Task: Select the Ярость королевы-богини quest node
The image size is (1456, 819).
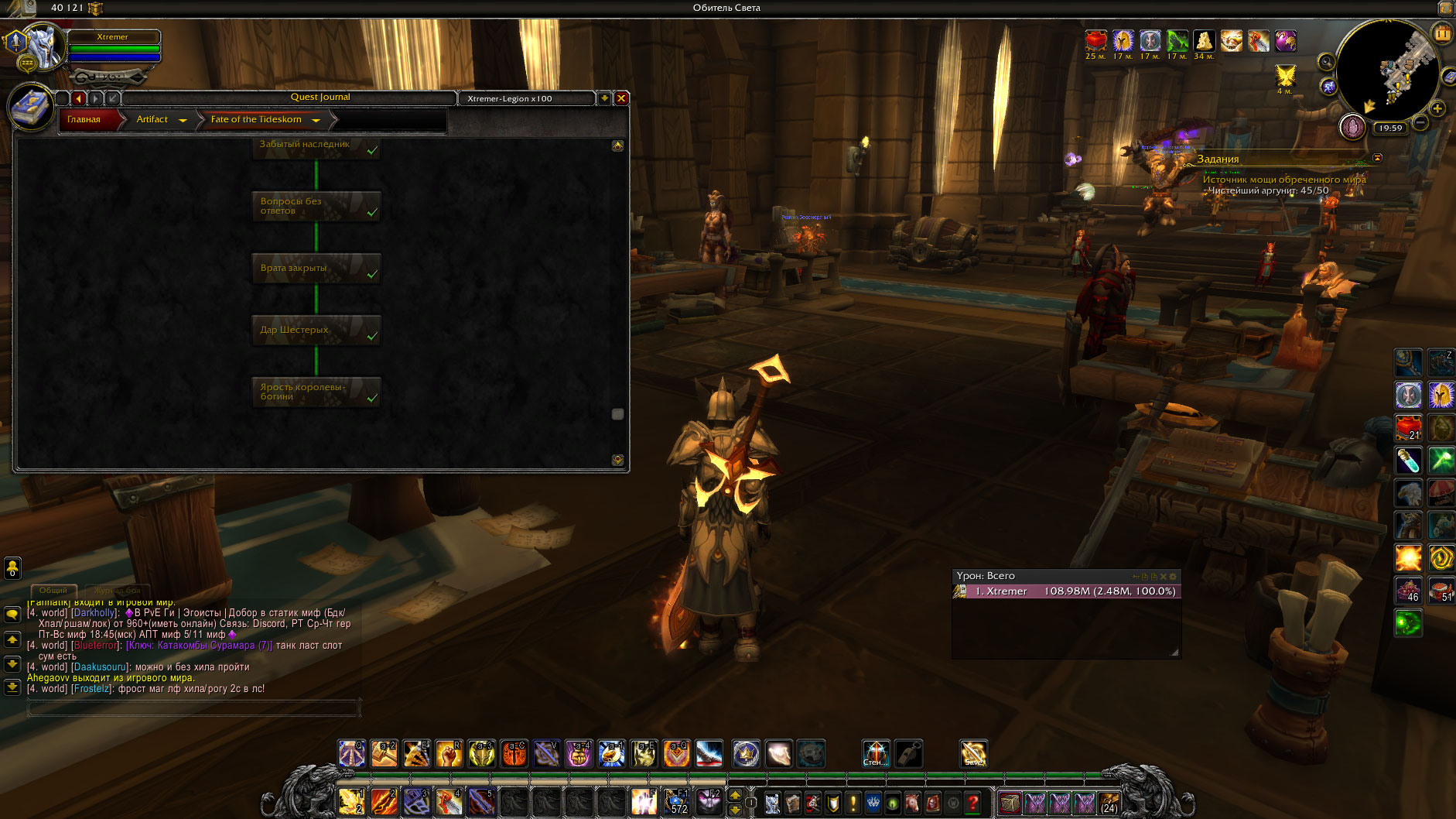Action: [x=316, y=392]
